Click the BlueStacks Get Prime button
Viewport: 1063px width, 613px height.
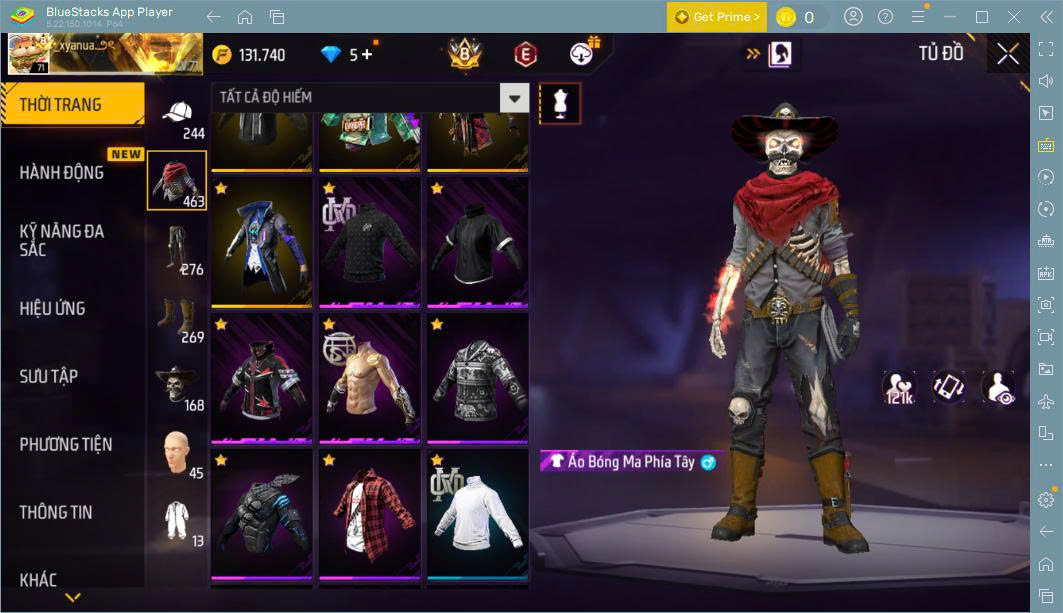717,17
